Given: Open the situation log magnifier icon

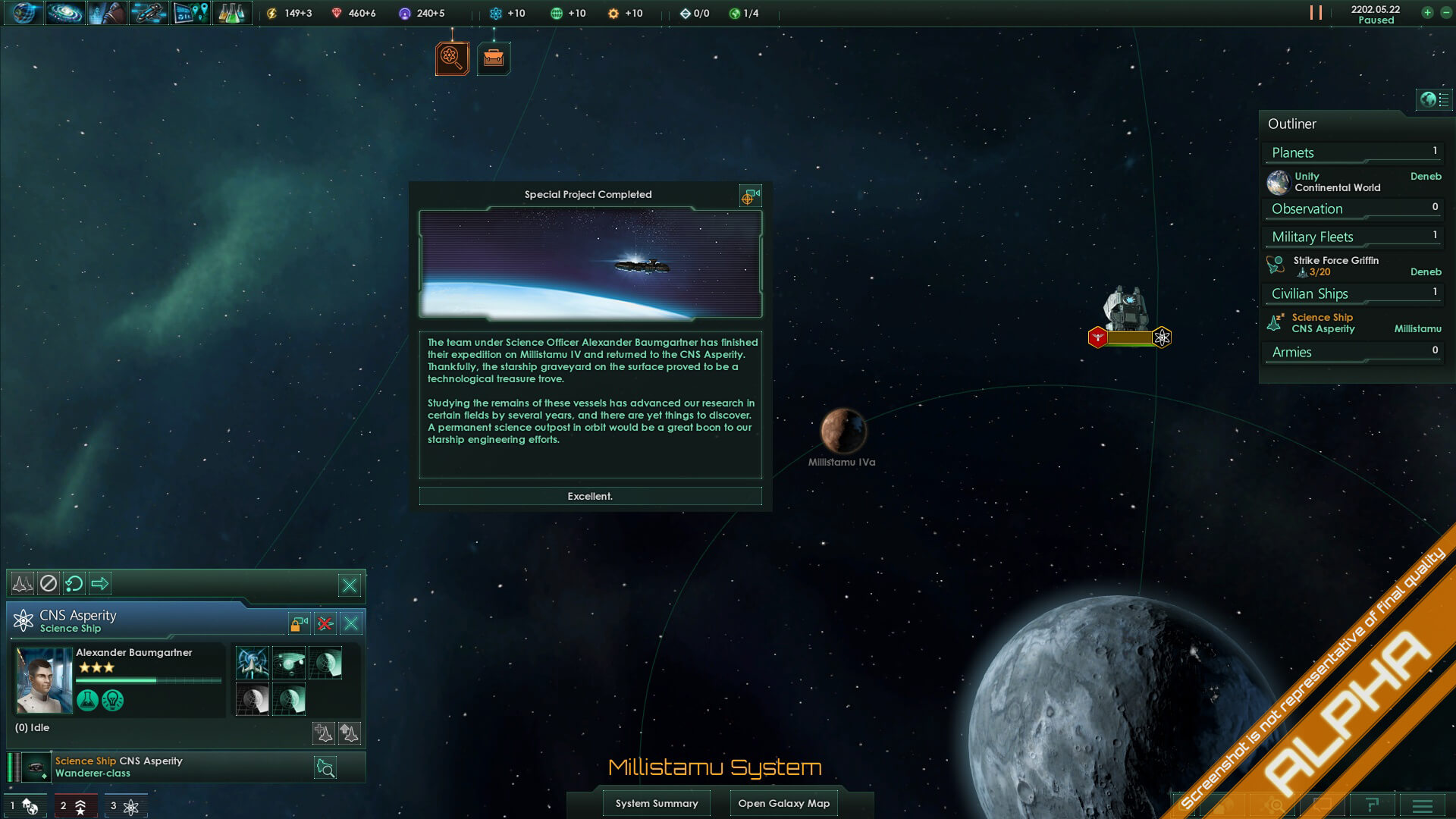Looking at the screenshot, I should click(x=452, y=58).
